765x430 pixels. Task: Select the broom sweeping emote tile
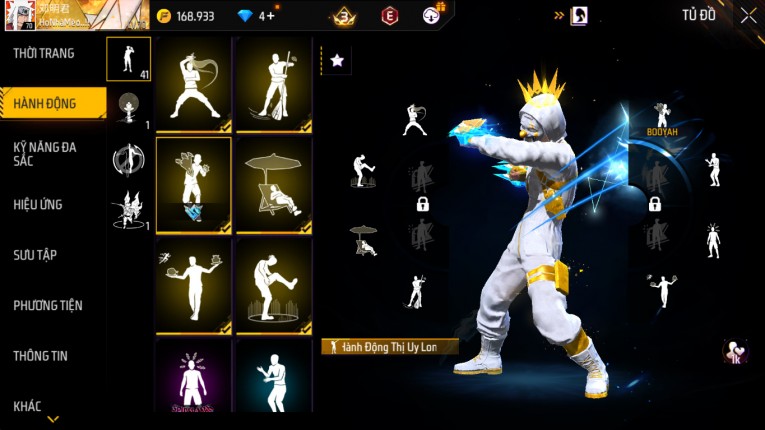(x=273, y=85)
